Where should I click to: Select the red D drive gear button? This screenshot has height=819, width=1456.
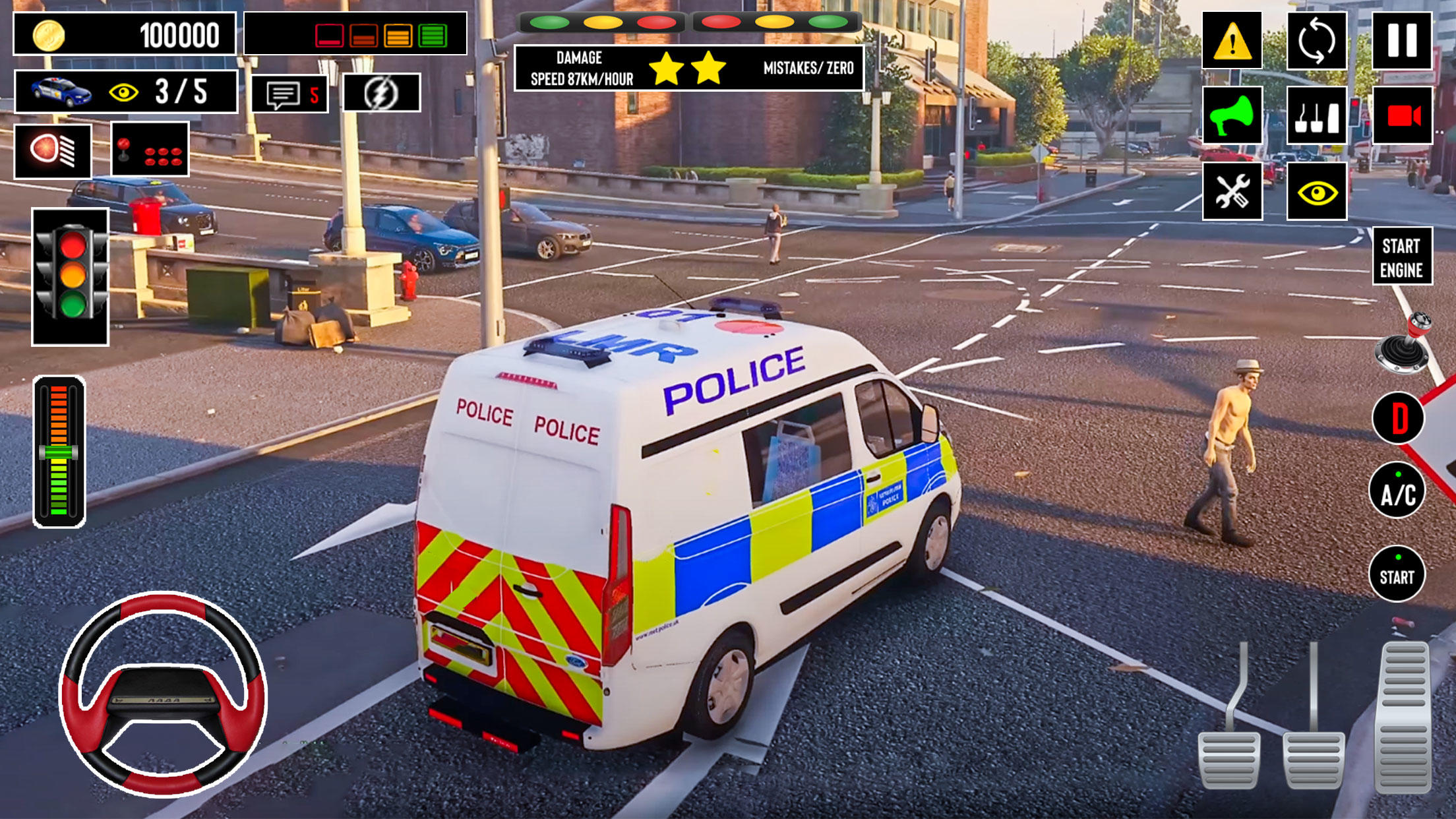[x=1398, y=418]
